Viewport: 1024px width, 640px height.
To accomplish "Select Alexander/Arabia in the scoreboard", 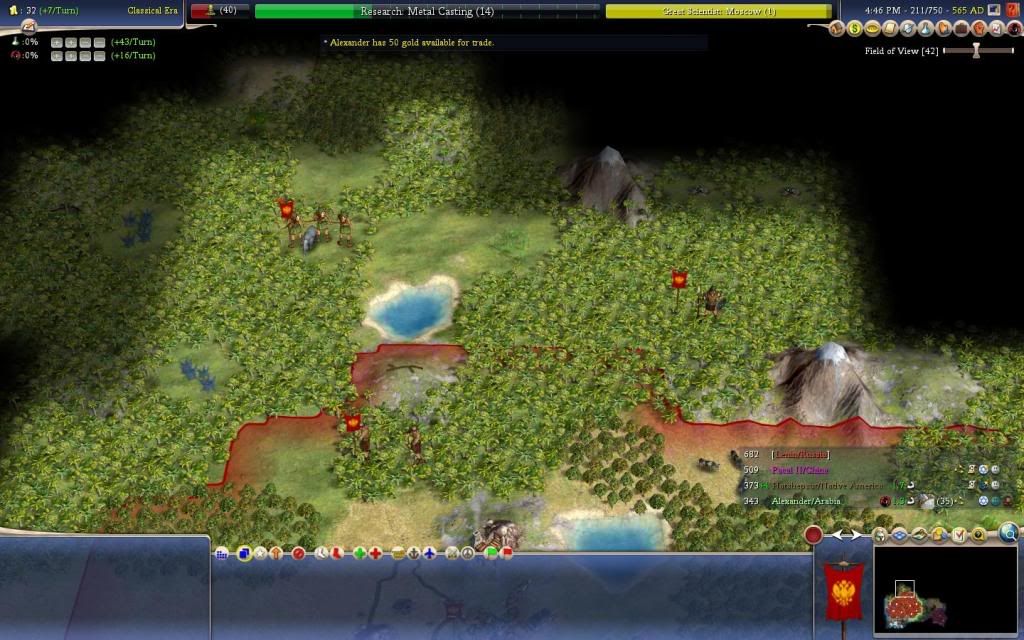I will point(810,500).
